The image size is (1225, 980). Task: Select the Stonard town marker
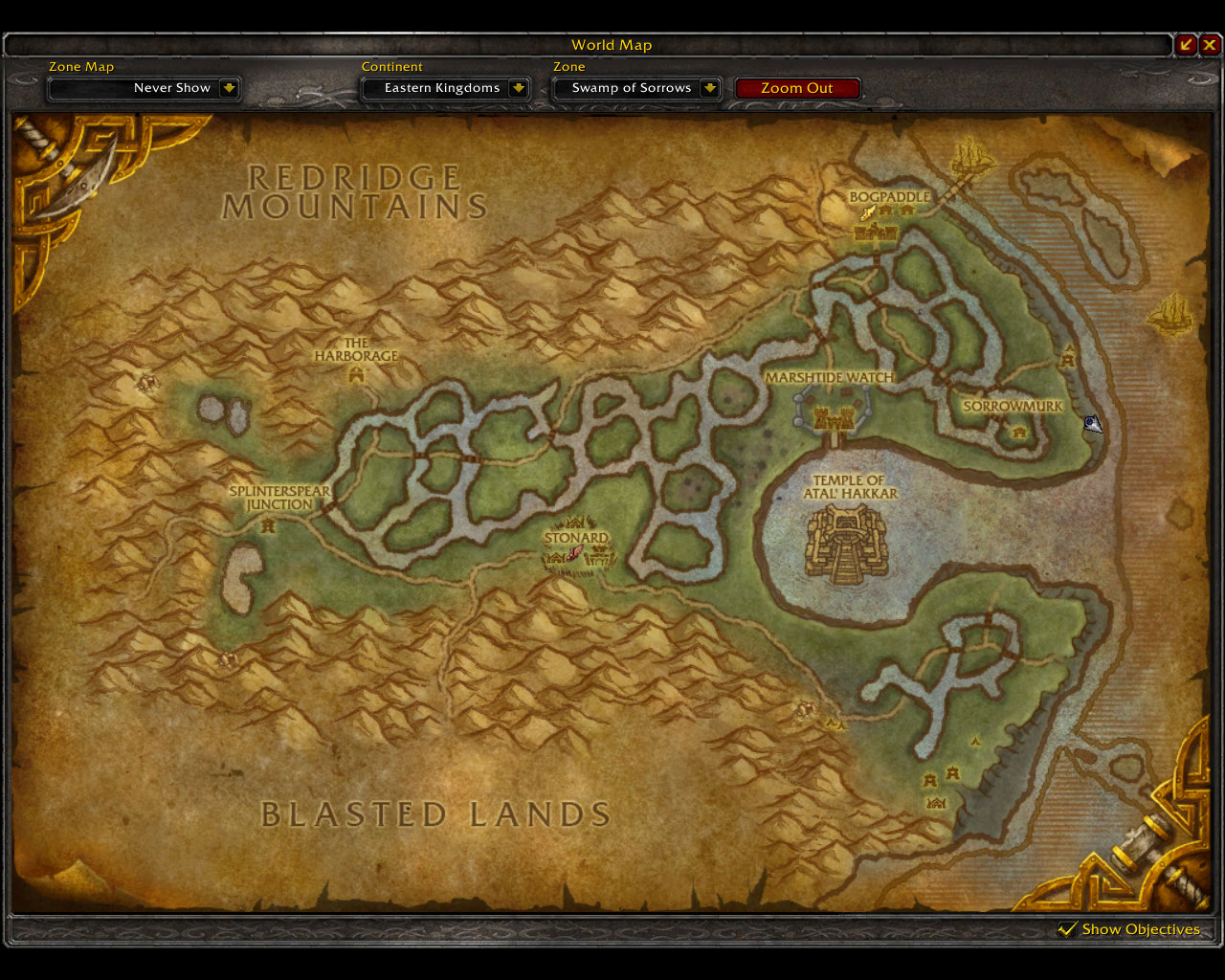click(574, 554)
